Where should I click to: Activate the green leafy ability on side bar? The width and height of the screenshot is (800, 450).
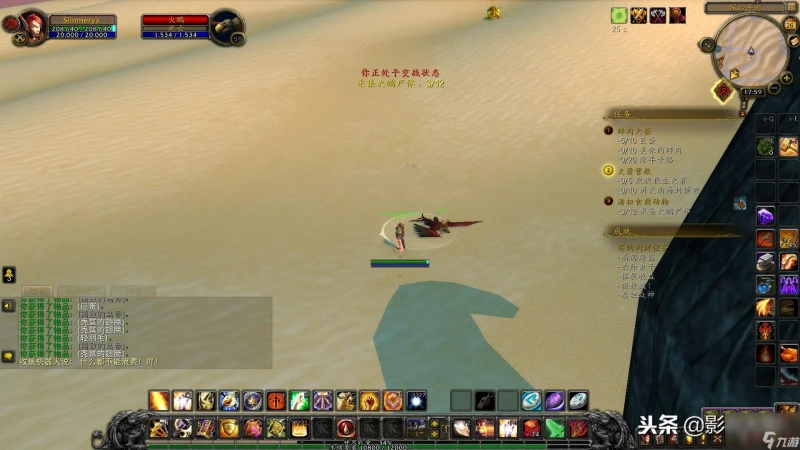coord(765,147)
